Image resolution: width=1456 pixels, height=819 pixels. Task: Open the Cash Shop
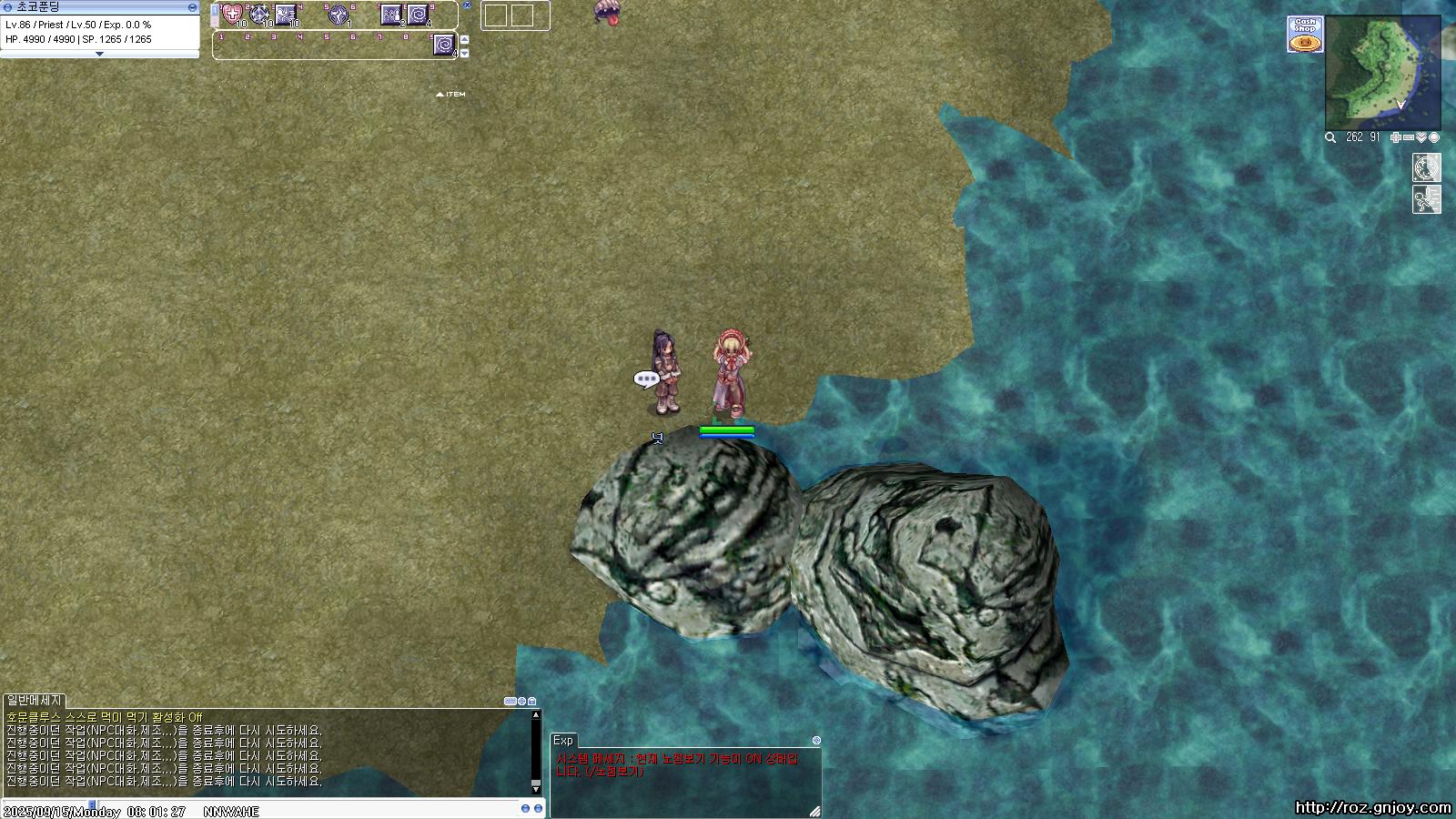point(1305,35)
